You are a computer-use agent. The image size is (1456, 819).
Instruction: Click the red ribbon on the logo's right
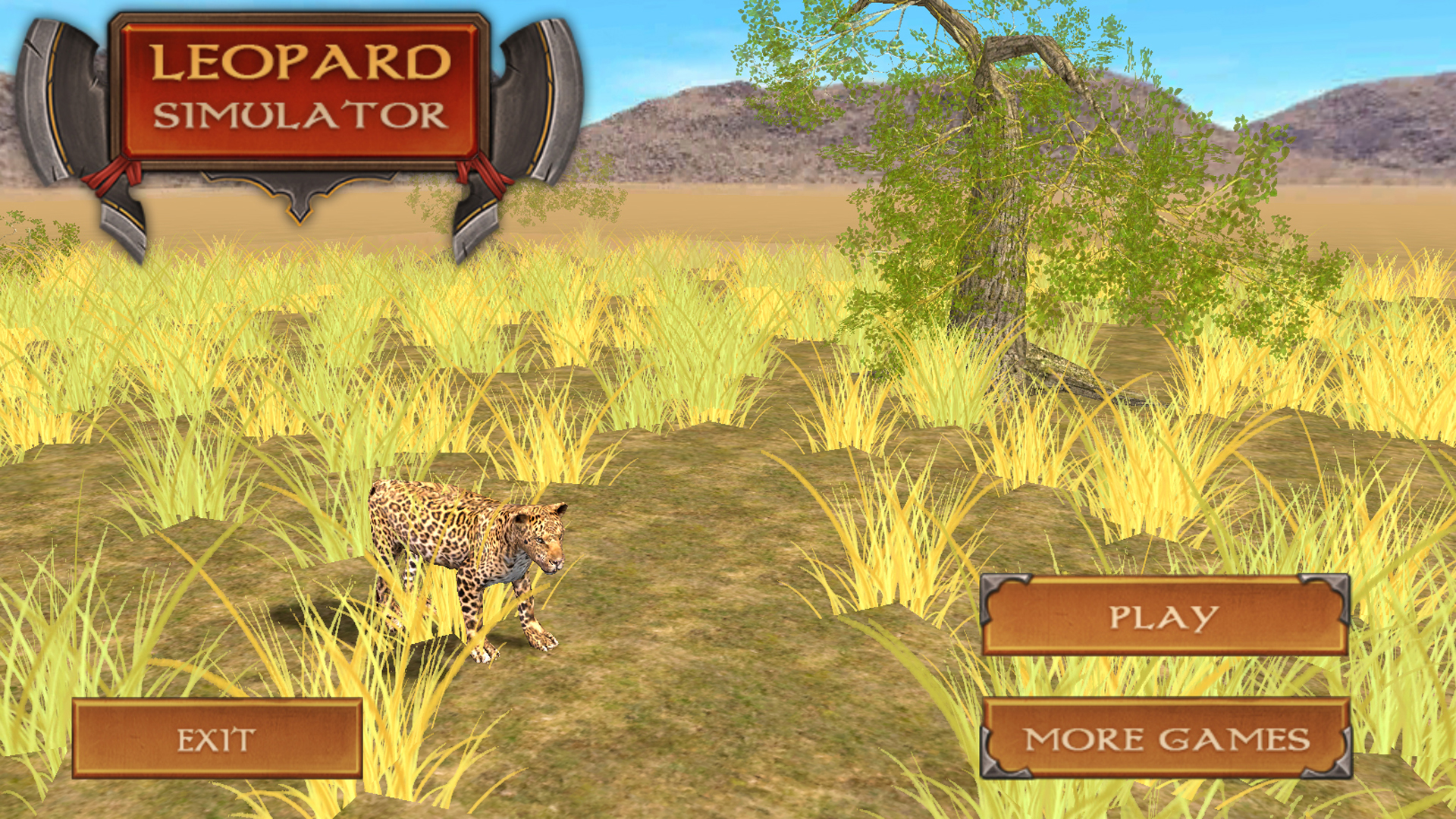point(478,174)
